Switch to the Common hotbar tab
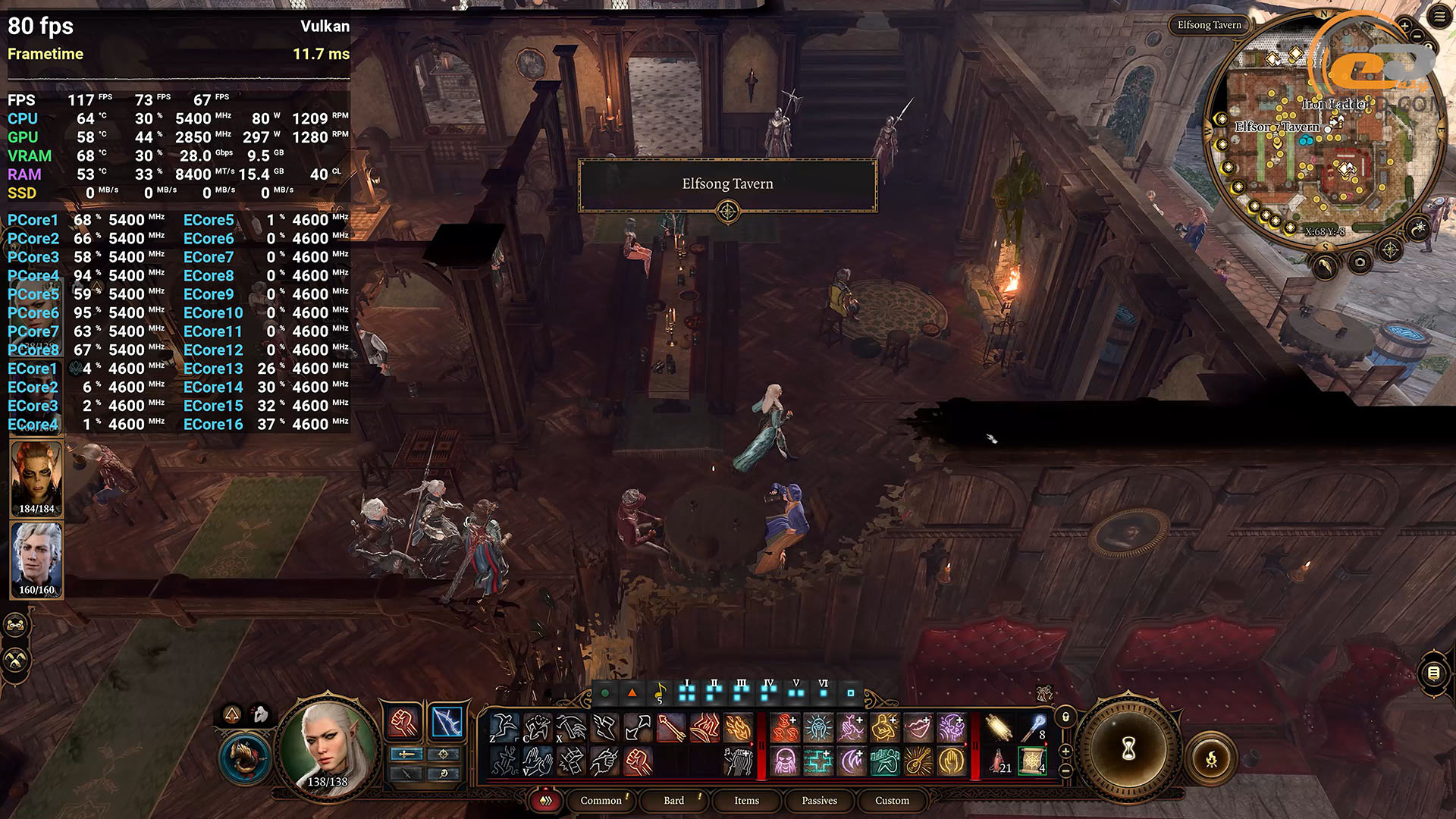The image size is (1456, 819). coord(601,800)
